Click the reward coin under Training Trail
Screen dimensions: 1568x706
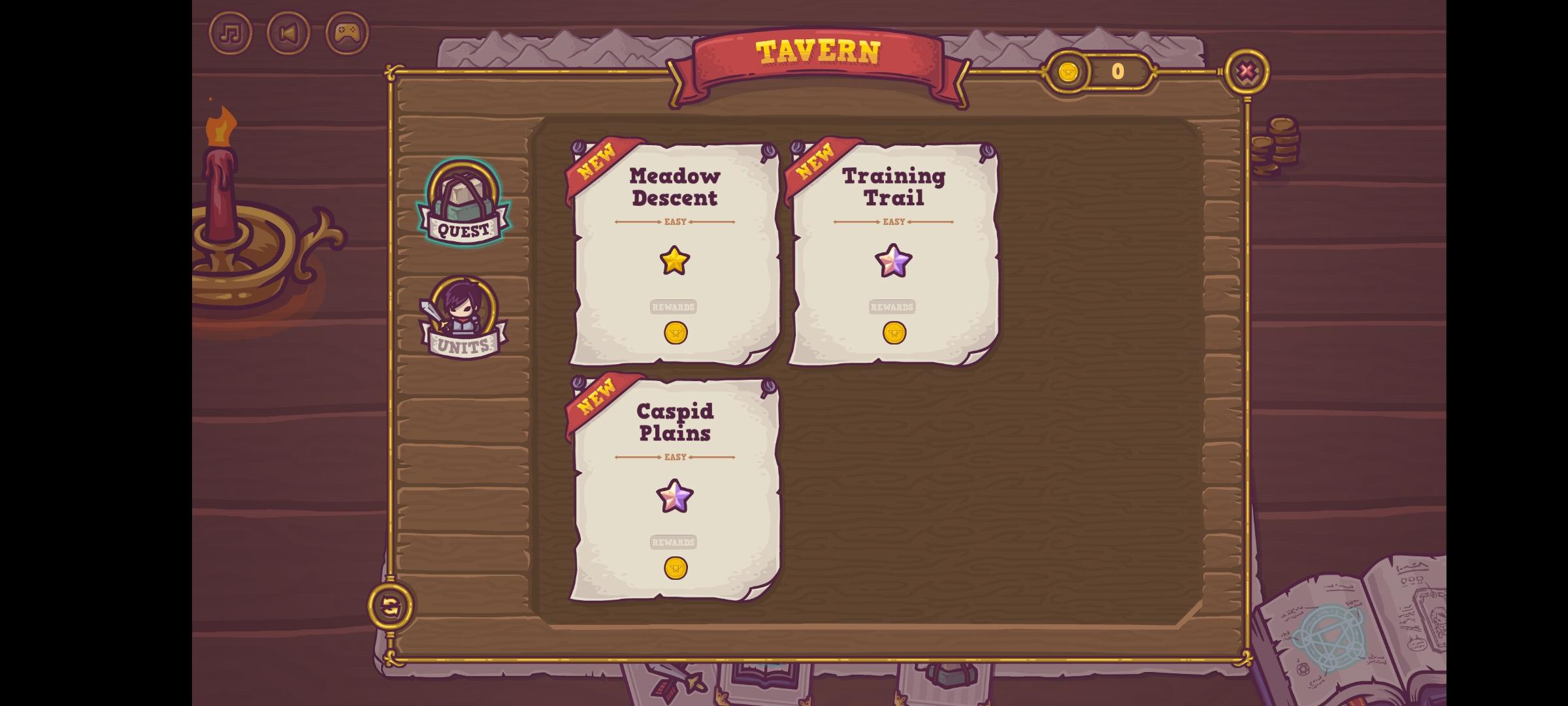[x=894, y=332]
